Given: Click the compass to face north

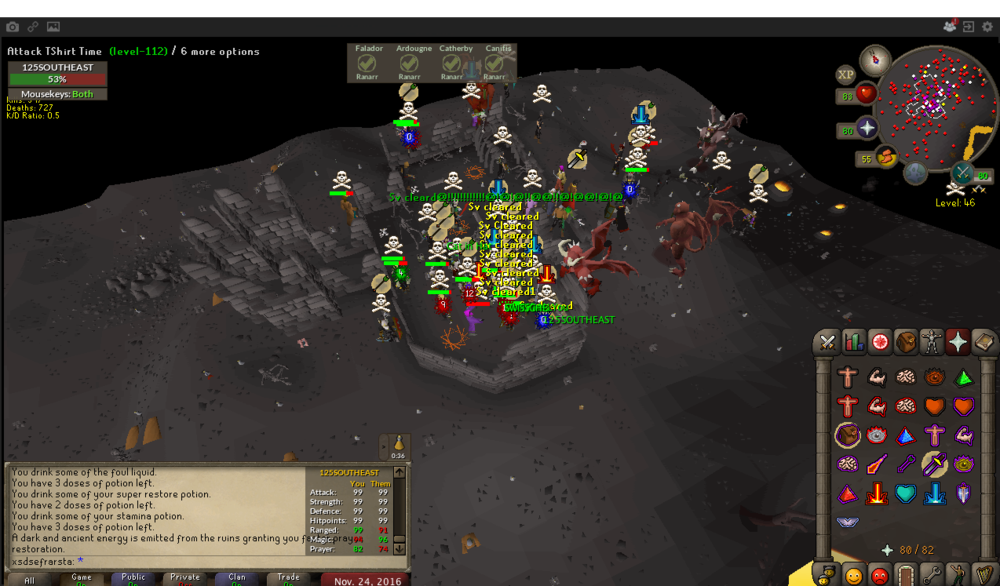Looking at the screenshot, I should coord(875,58).
